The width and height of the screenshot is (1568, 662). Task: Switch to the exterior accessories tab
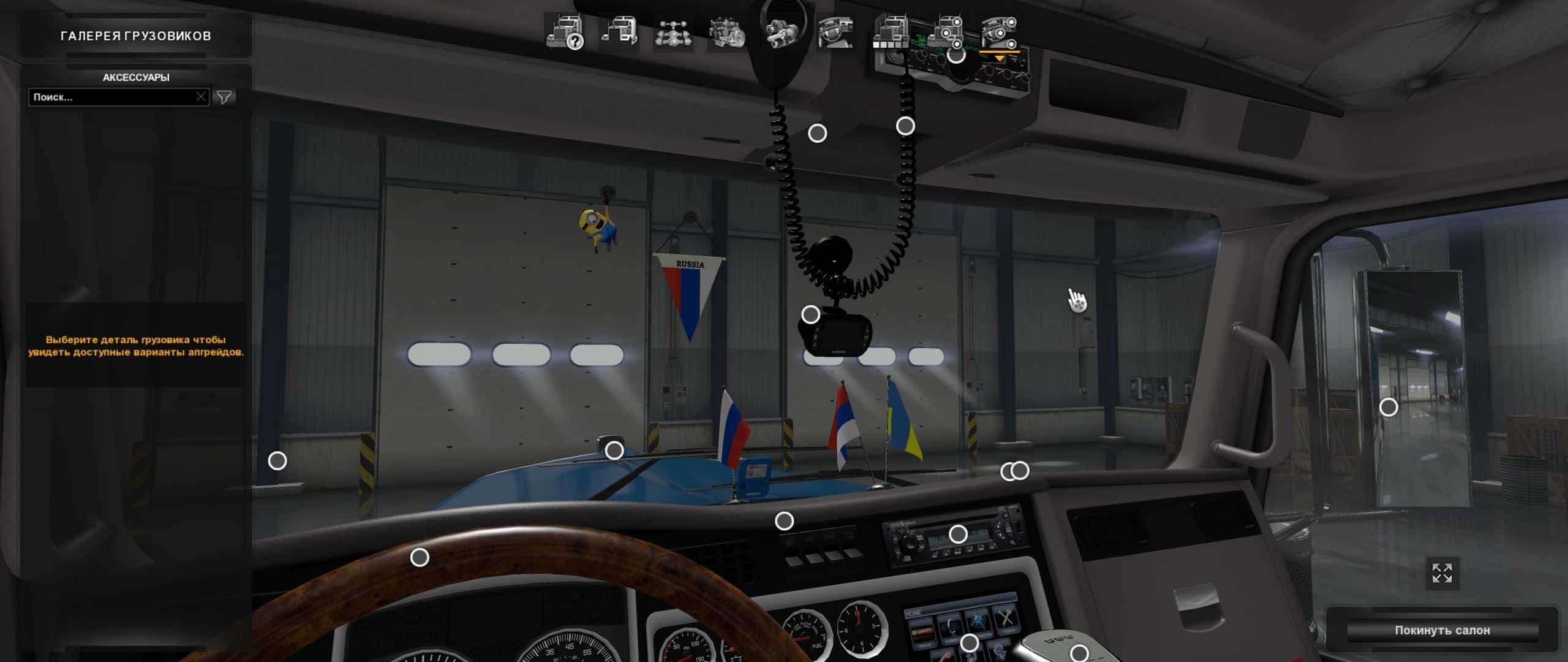click(x=945, y=32)
